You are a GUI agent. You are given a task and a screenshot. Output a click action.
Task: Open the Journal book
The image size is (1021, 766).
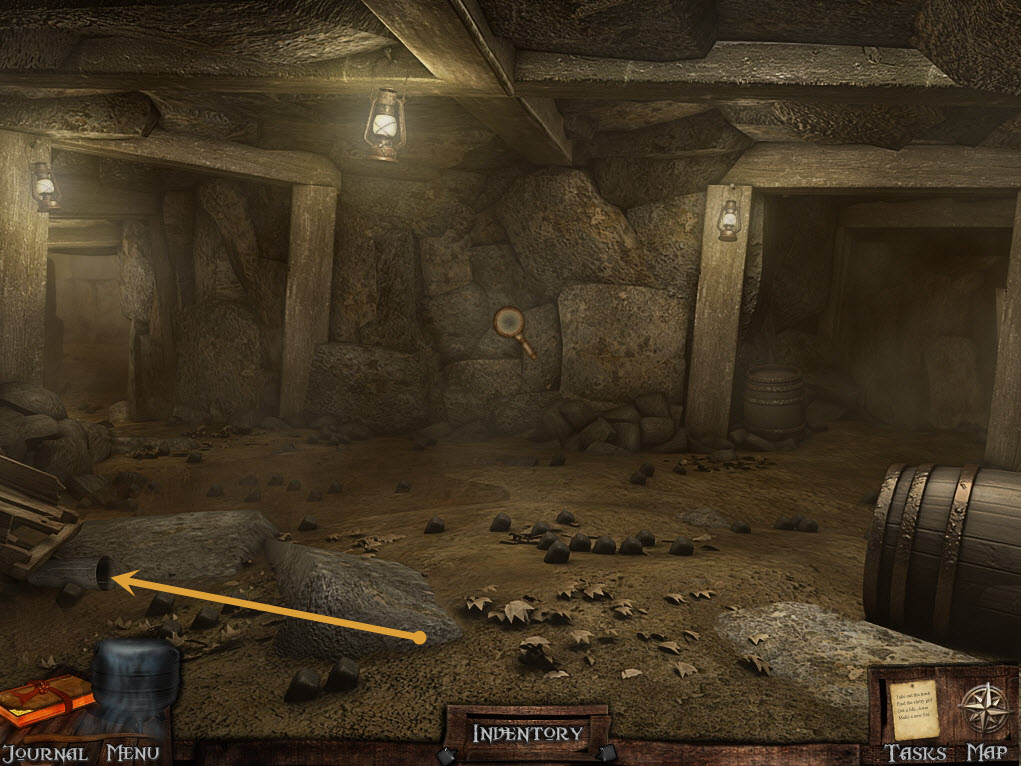(x=44, y=699)
